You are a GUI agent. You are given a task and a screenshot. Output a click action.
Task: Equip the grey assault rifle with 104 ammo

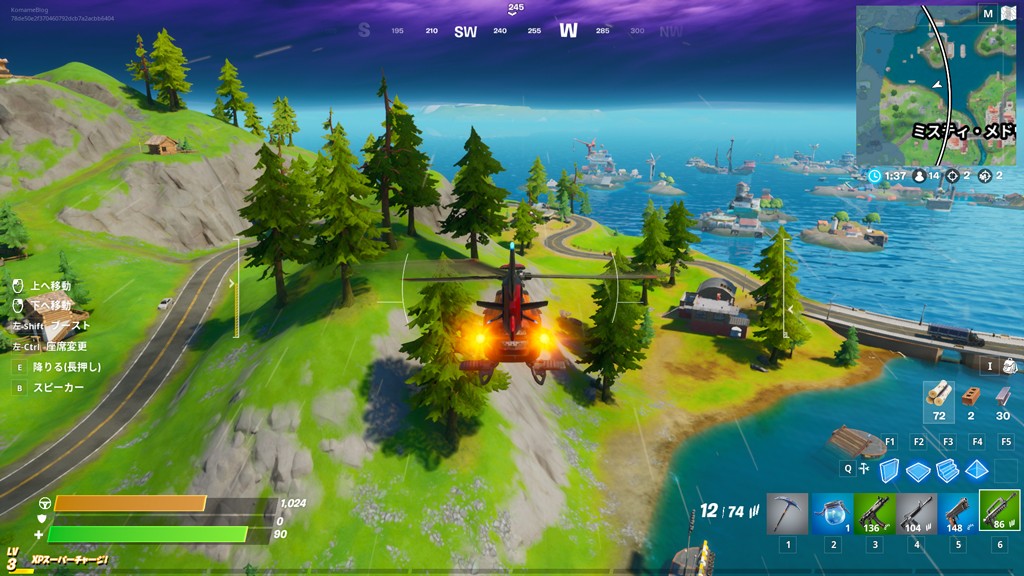tap(917, 512)
